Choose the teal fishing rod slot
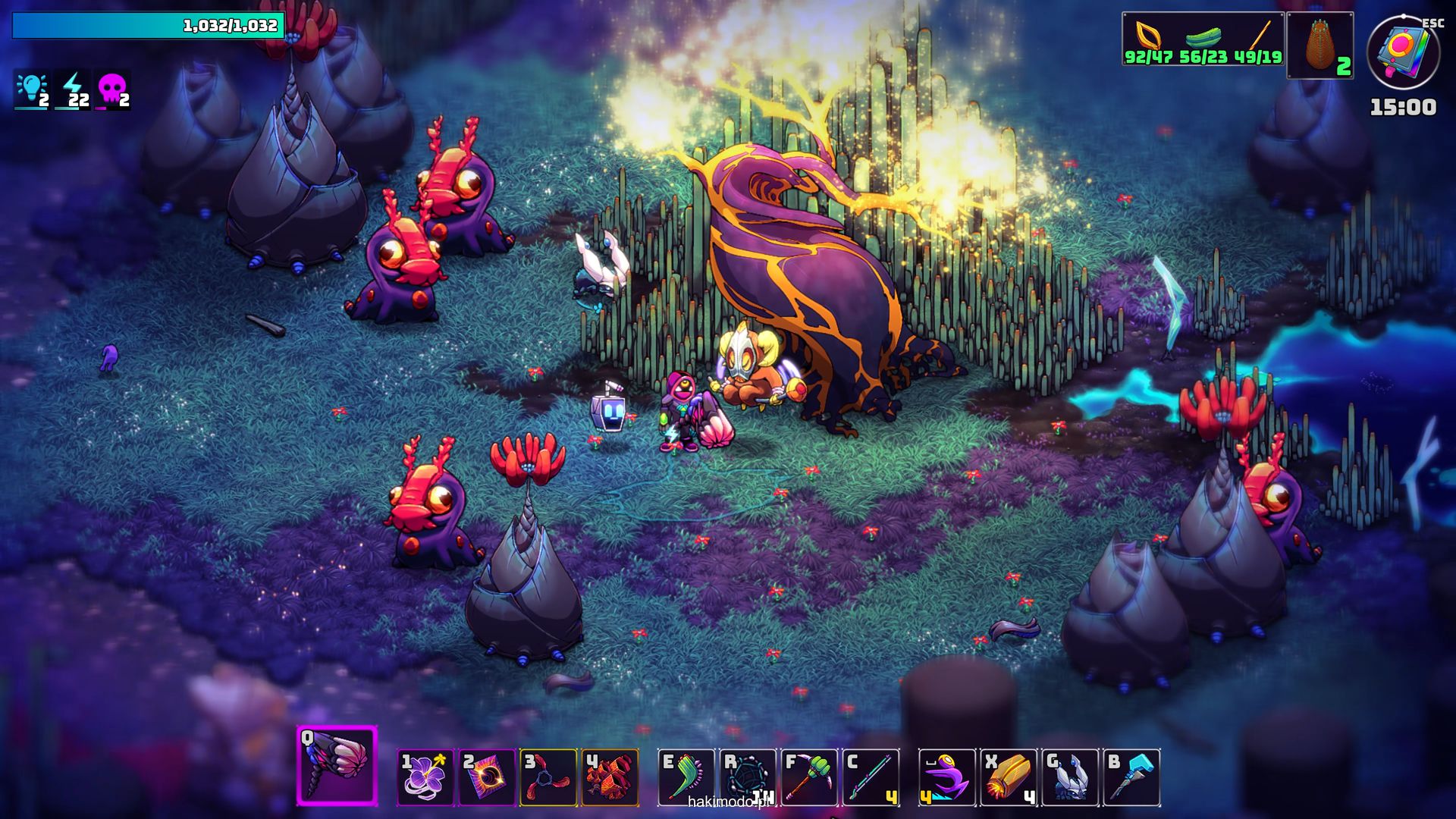 click(871, 777)
